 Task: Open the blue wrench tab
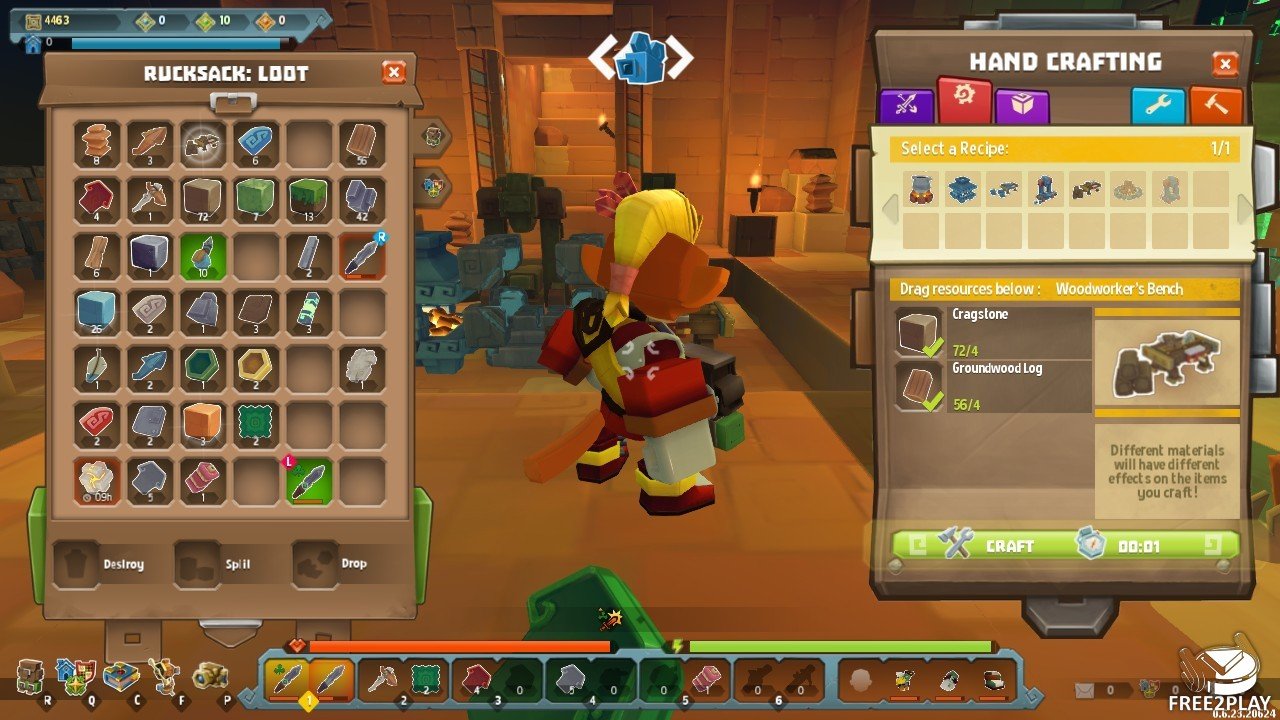(1158, 106)
